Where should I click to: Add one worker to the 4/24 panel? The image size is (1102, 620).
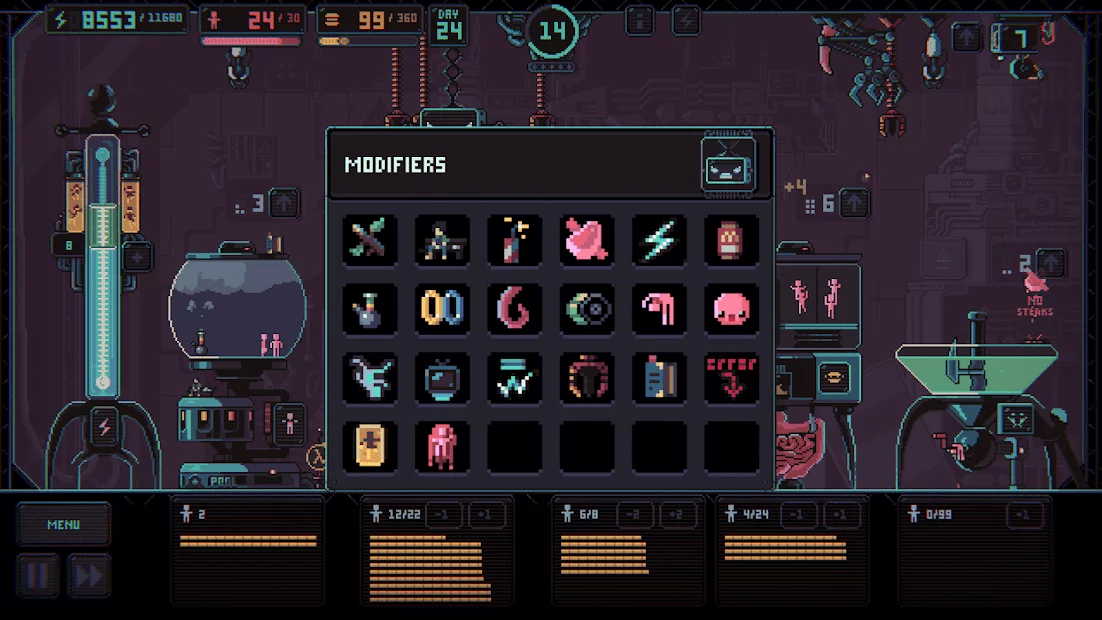coord(841,515)
